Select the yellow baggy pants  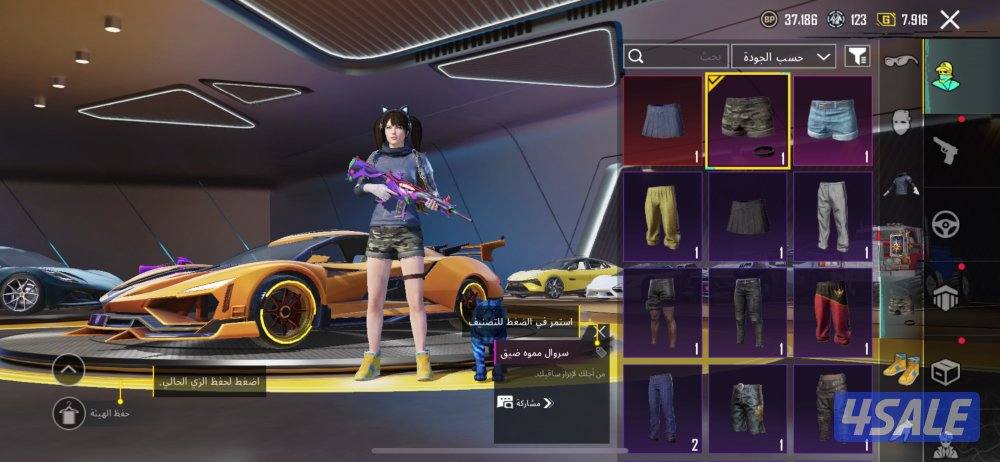(x=663, y=216)
